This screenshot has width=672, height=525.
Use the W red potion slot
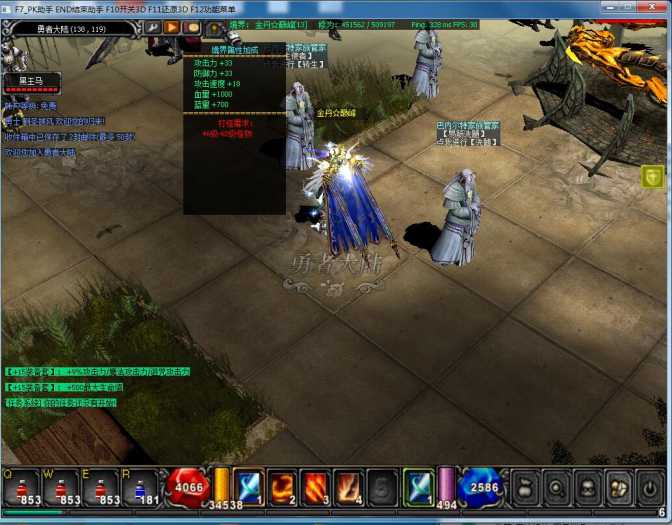pyautogui.click(x=60, y=487)
